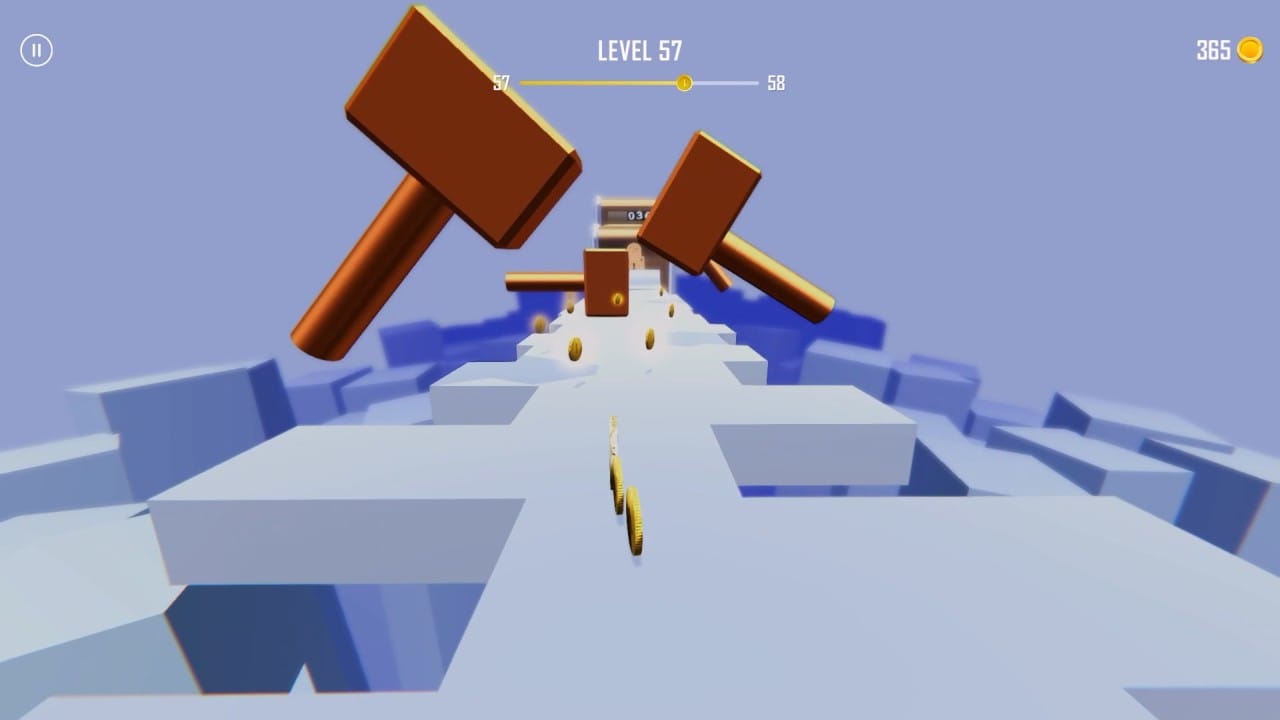The height and width of the screenshot is (720, 1280).
Task: Click the 365 coin total
Action: [x=1211, y=49]
